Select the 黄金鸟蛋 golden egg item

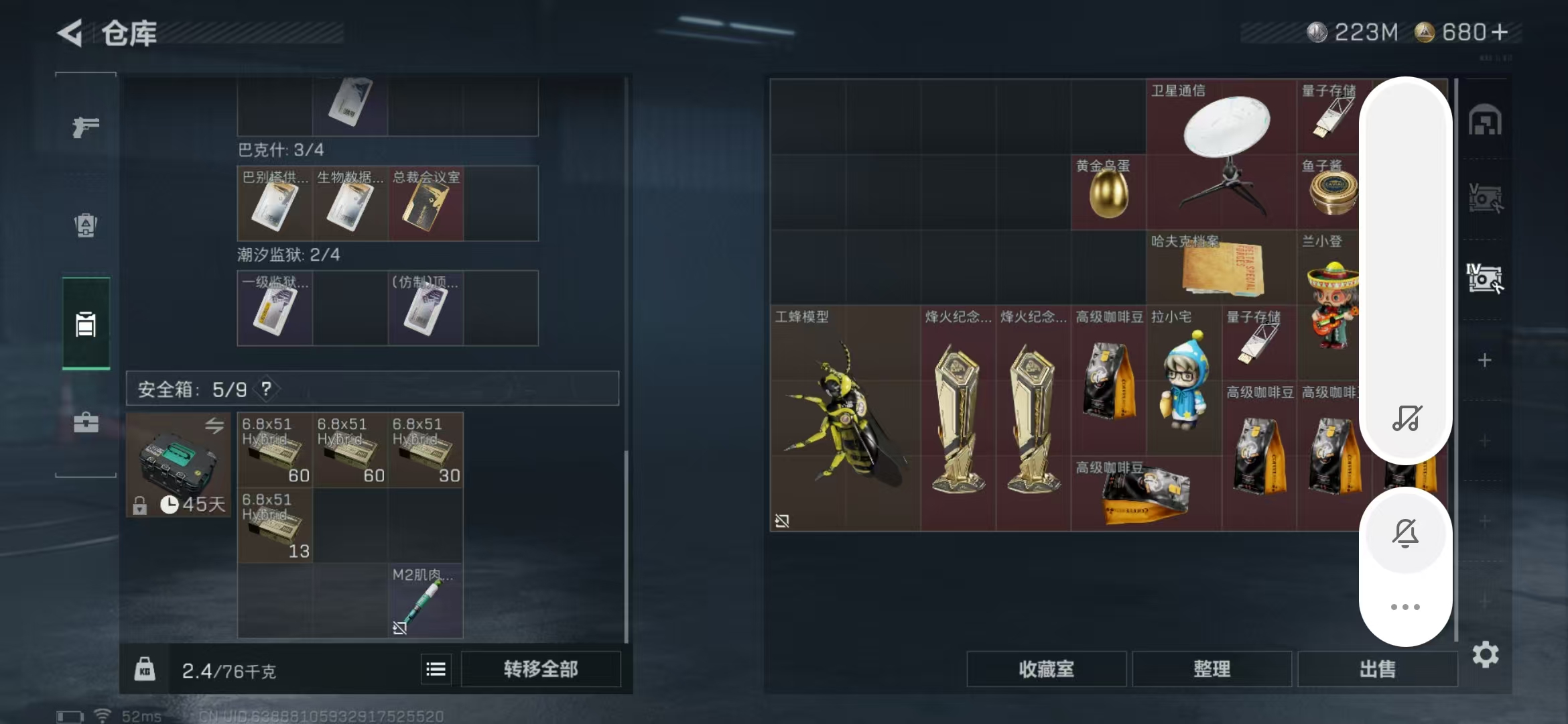1108,193
